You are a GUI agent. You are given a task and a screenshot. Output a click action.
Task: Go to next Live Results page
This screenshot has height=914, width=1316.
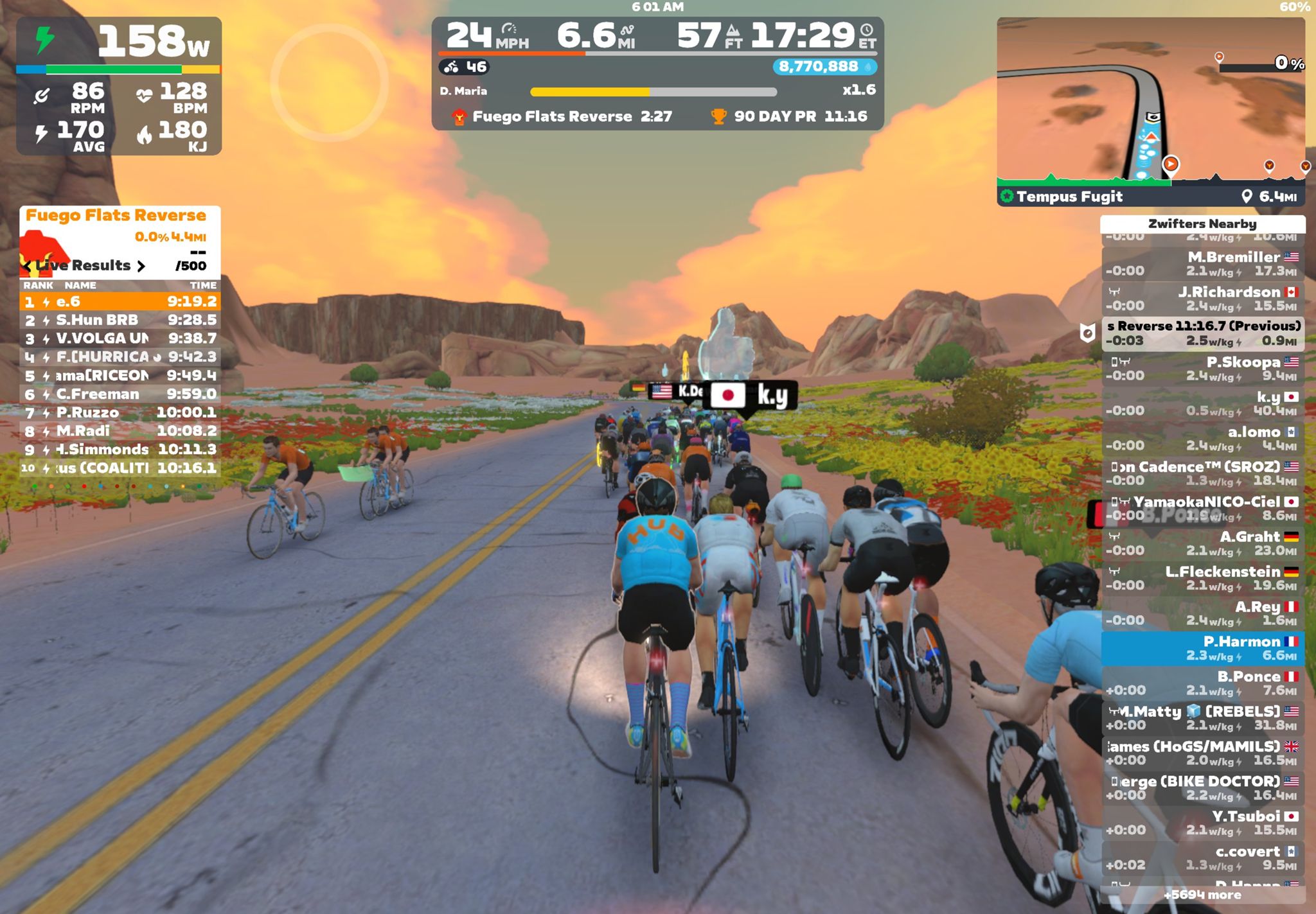point(141,266)
